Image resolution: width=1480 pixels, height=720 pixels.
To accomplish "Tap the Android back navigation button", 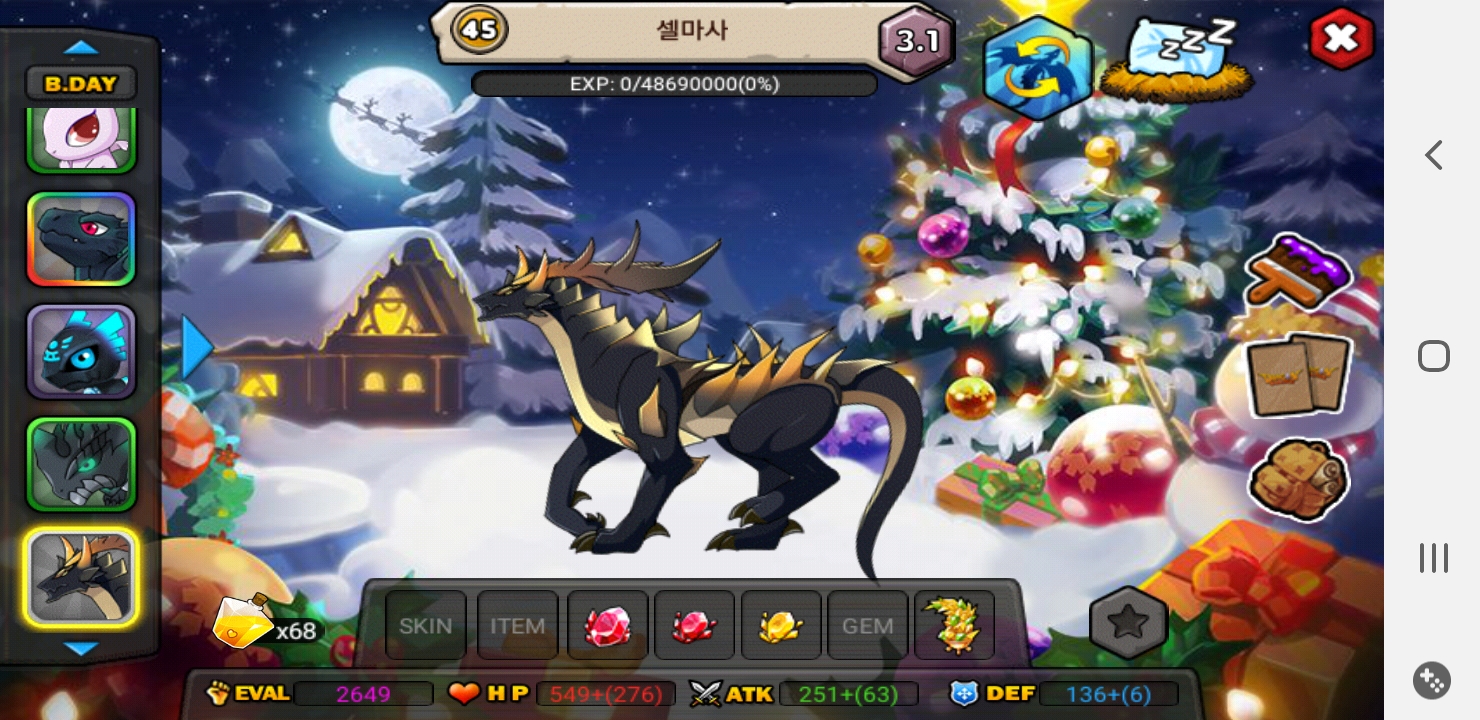I will (1434, 155).
